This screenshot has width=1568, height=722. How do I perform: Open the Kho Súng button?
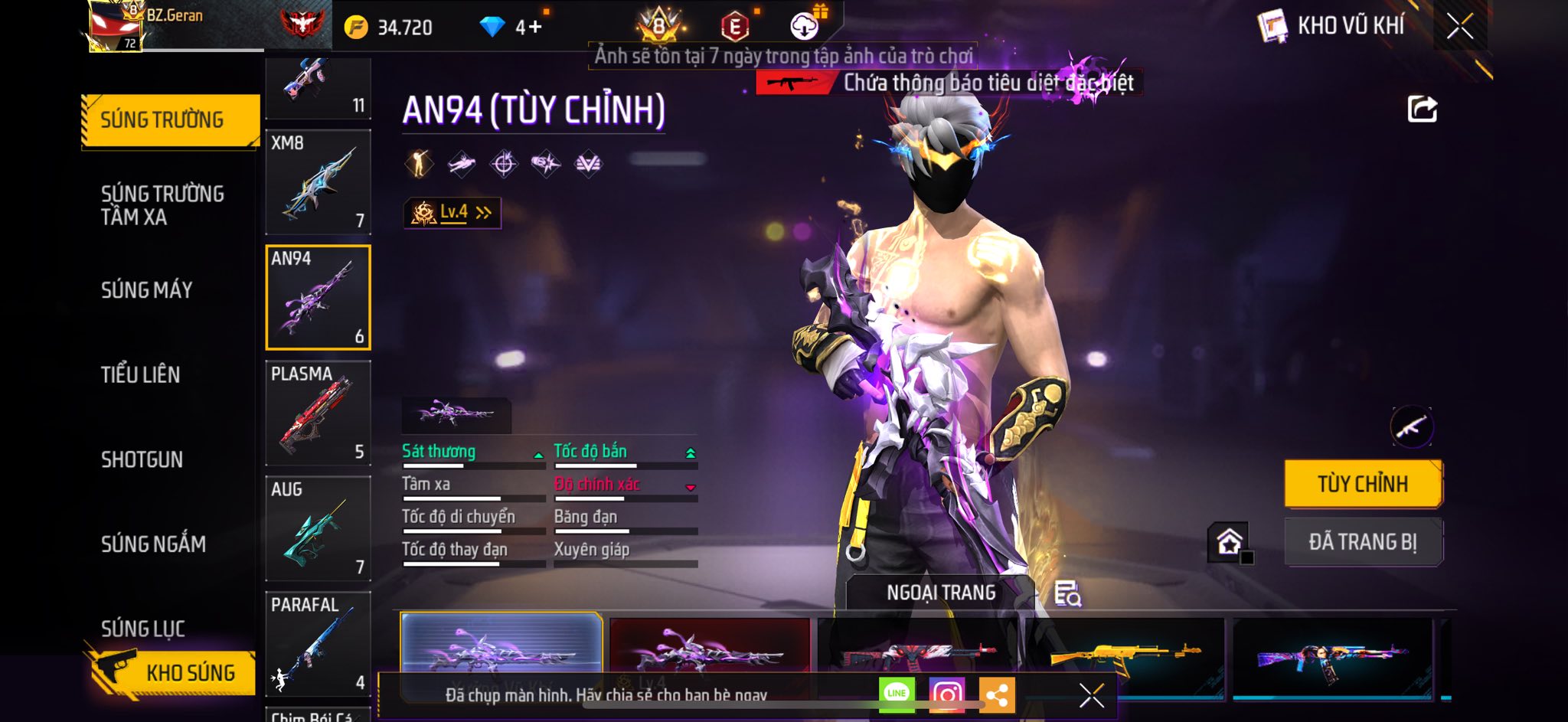(x=171, y=672)
